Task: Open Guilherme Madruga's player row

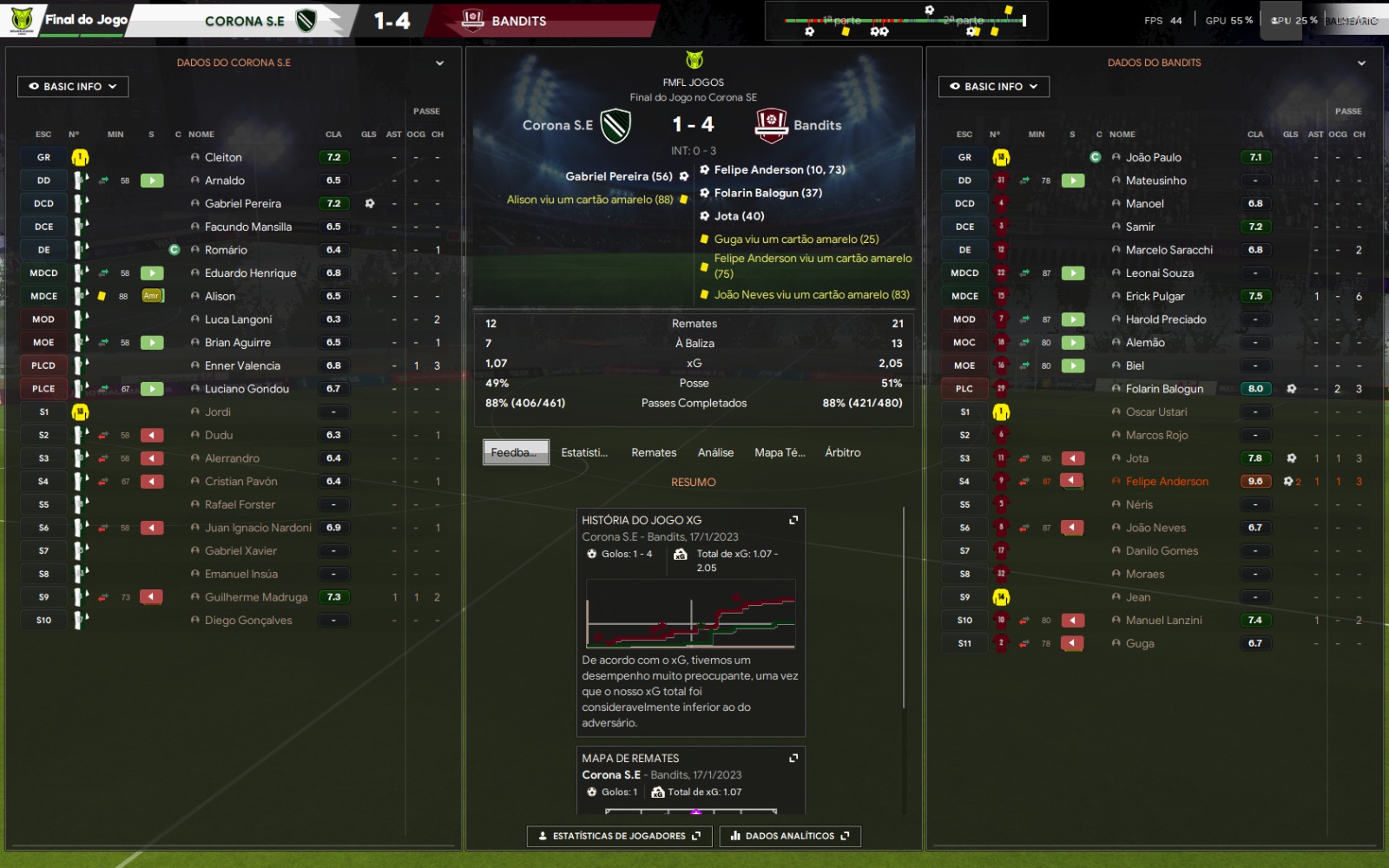Action: click(x=256, y=597)
